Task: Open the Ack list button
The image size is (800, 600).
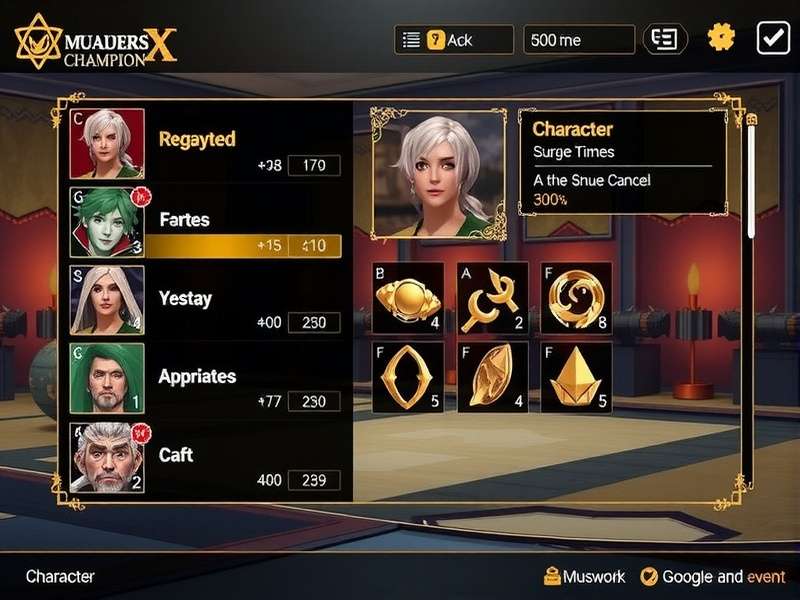Action: point(453,40)
